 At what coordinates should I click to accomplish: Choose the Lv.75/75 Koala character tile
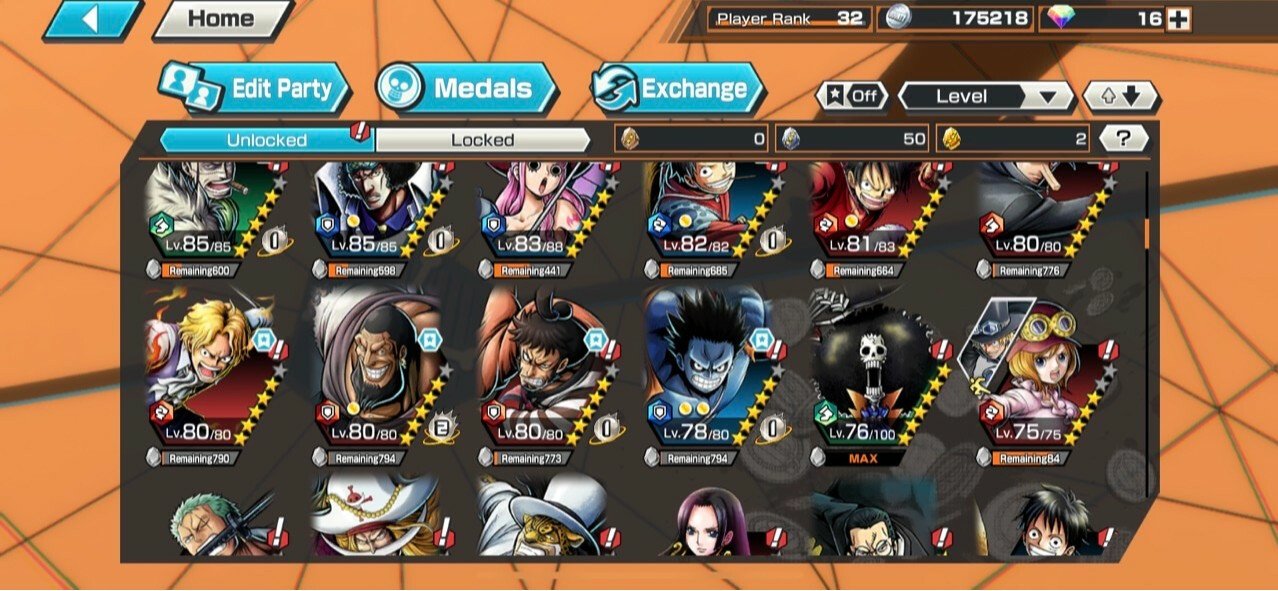[1040, 370]
